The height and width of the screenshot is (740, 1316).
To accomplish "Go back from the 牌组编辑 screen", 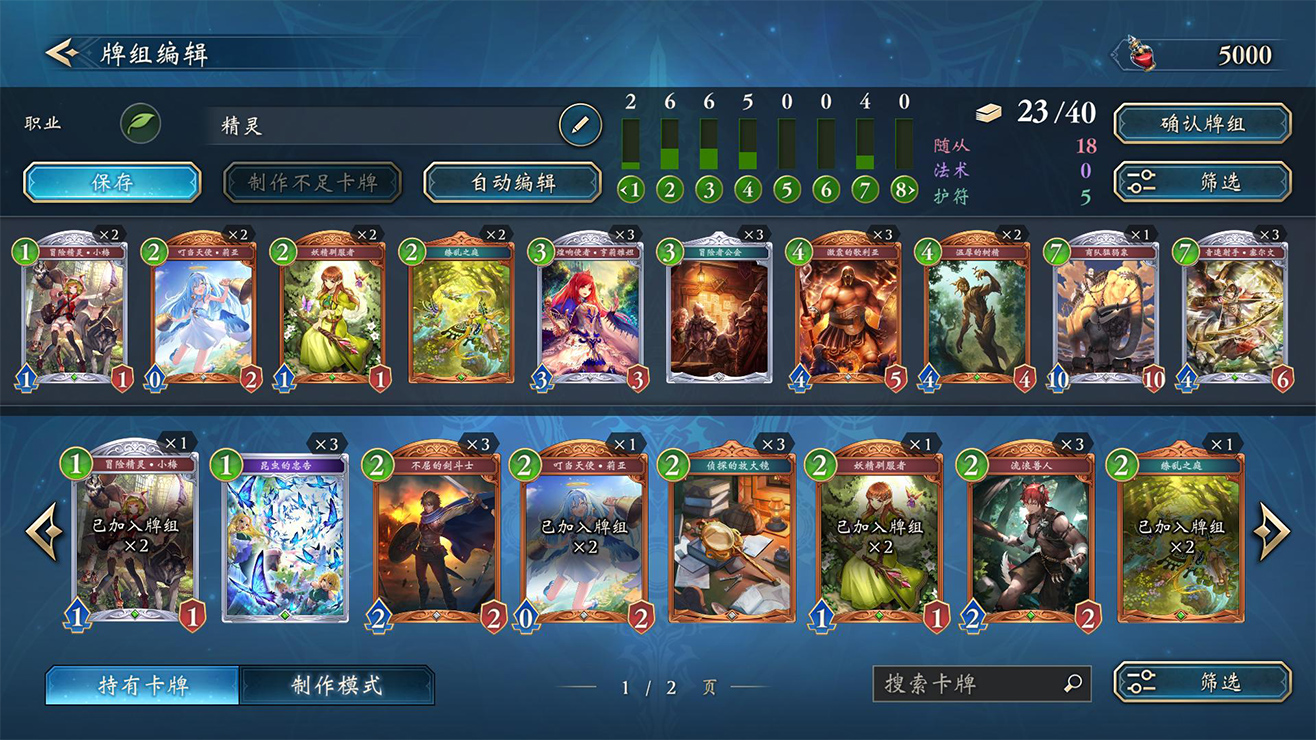I will (x=62, y=52).
